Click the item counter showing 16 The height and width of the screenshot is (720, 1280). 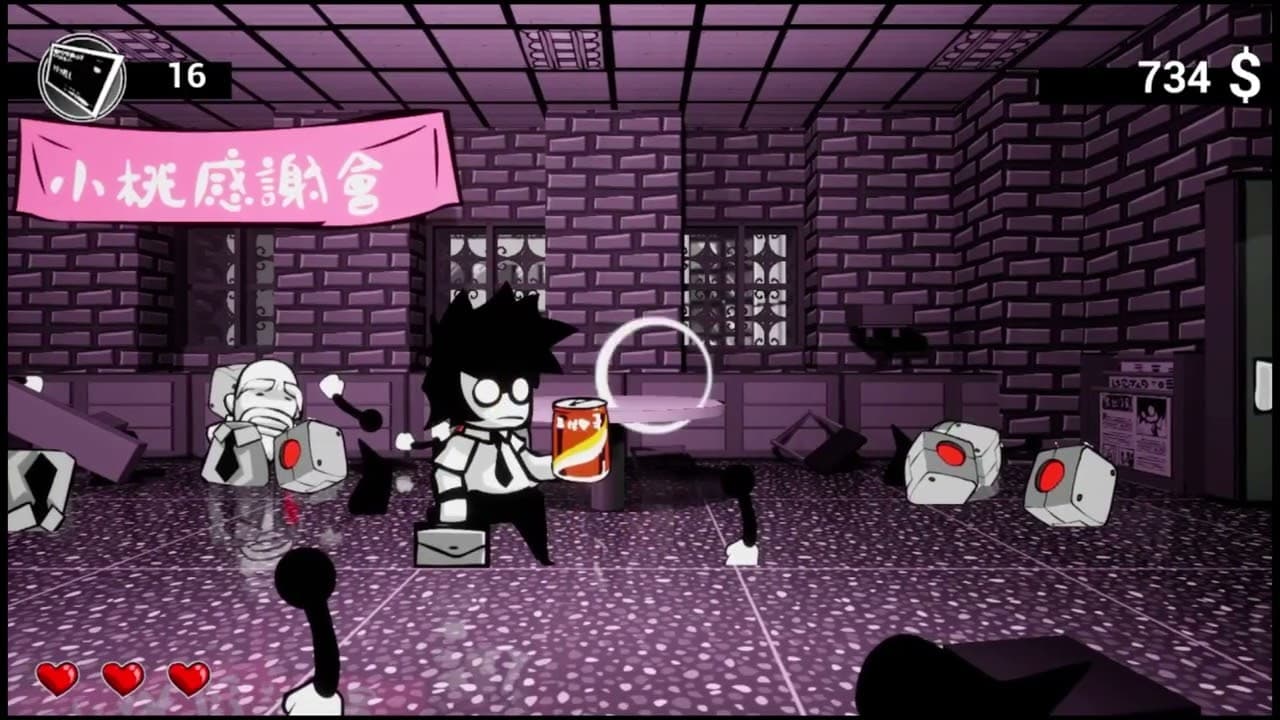pos(188,74)
